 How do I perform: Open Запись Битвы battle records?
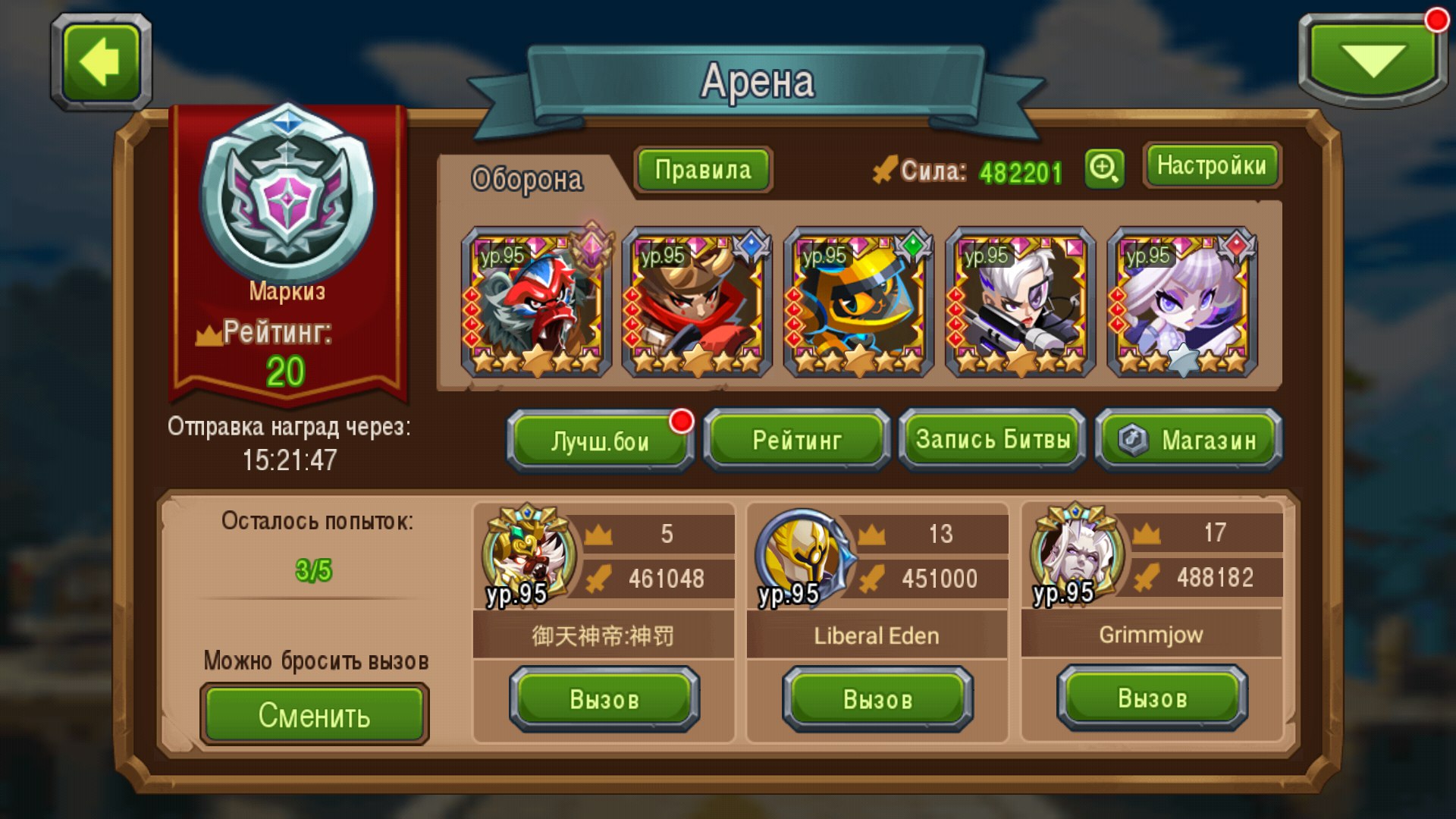coord(993,440)
